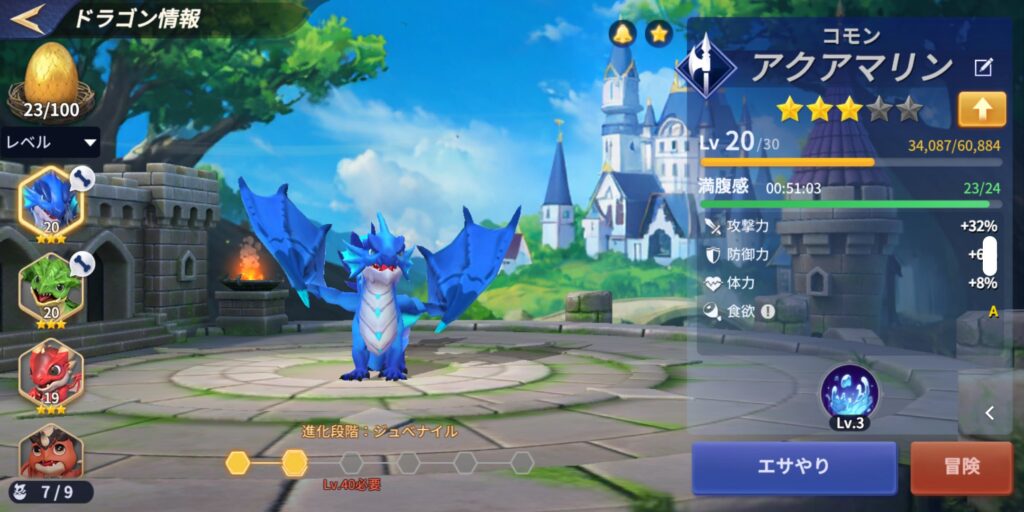Open the レベル sort dropdown

pos(51,142)
